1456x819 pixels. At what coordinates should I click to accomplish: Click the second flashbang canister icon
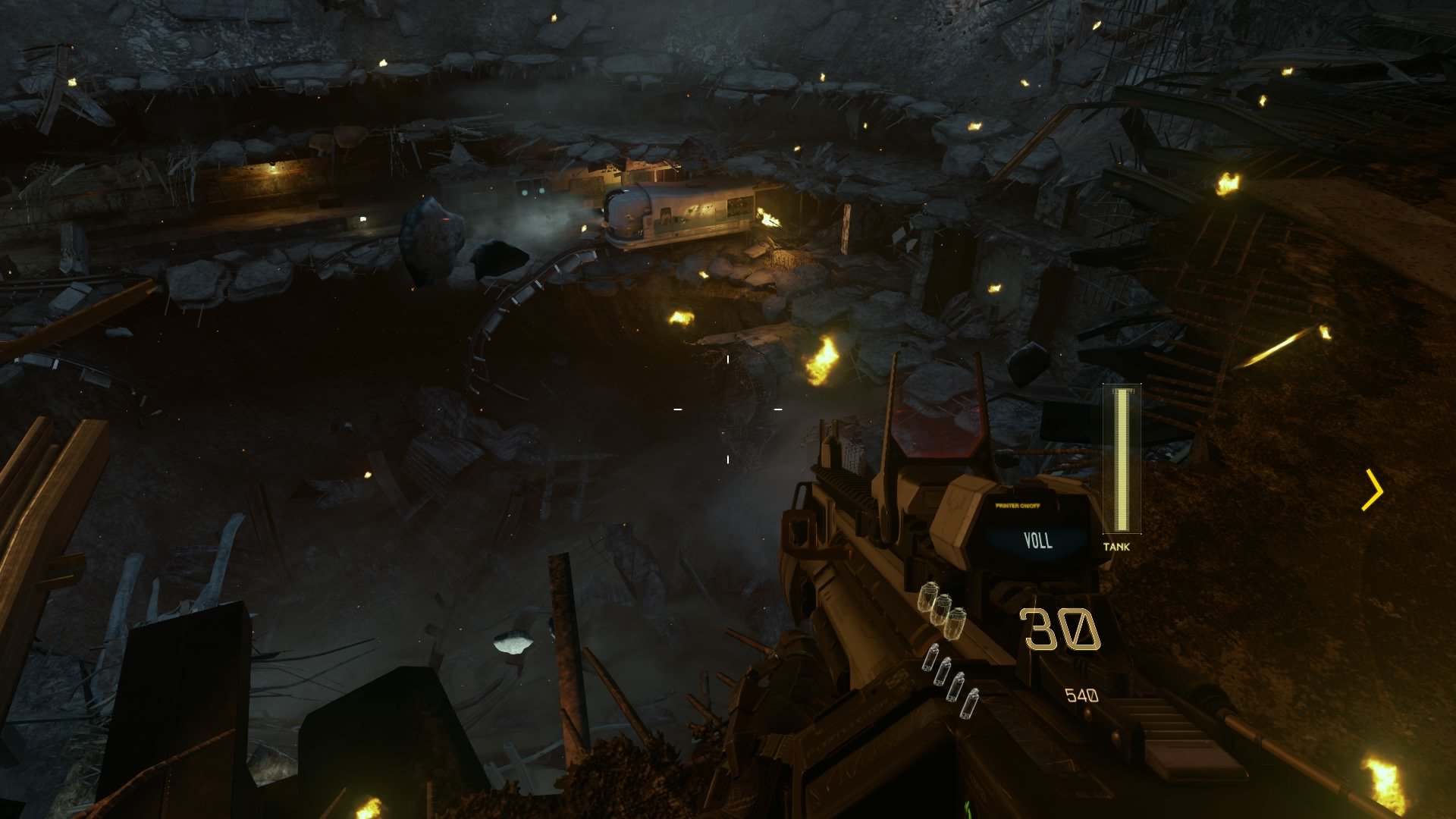pos(944,673)
